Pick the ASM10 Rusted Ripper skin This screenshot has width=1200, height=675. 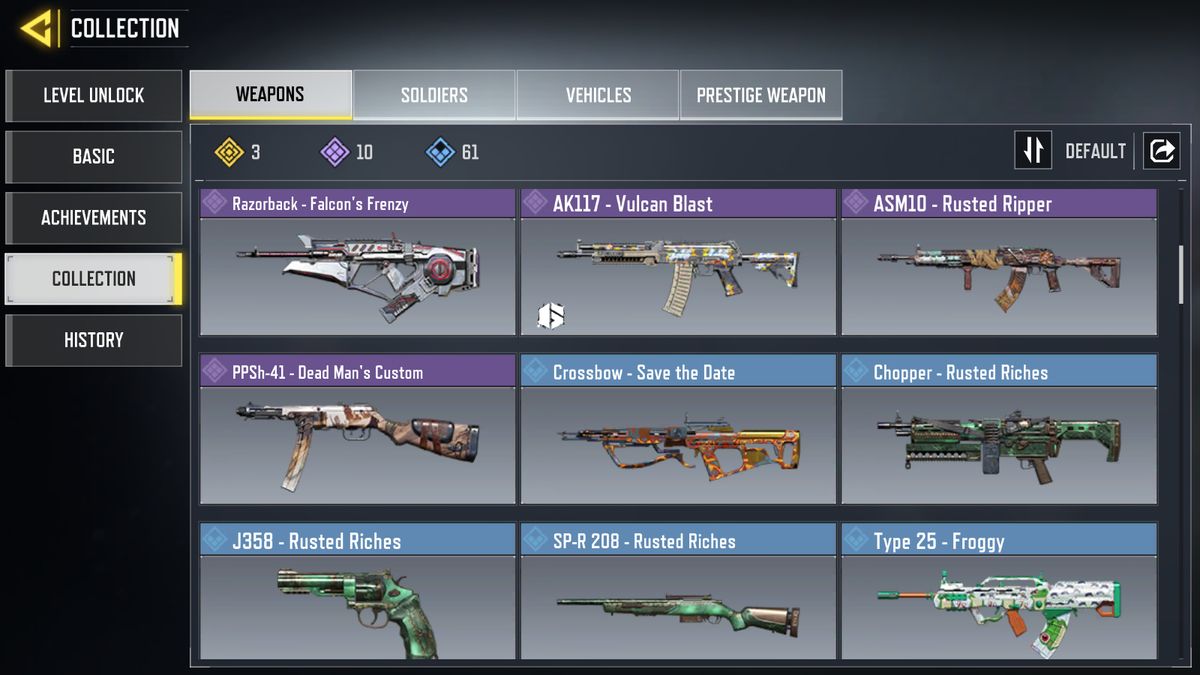tap(999, 263)
